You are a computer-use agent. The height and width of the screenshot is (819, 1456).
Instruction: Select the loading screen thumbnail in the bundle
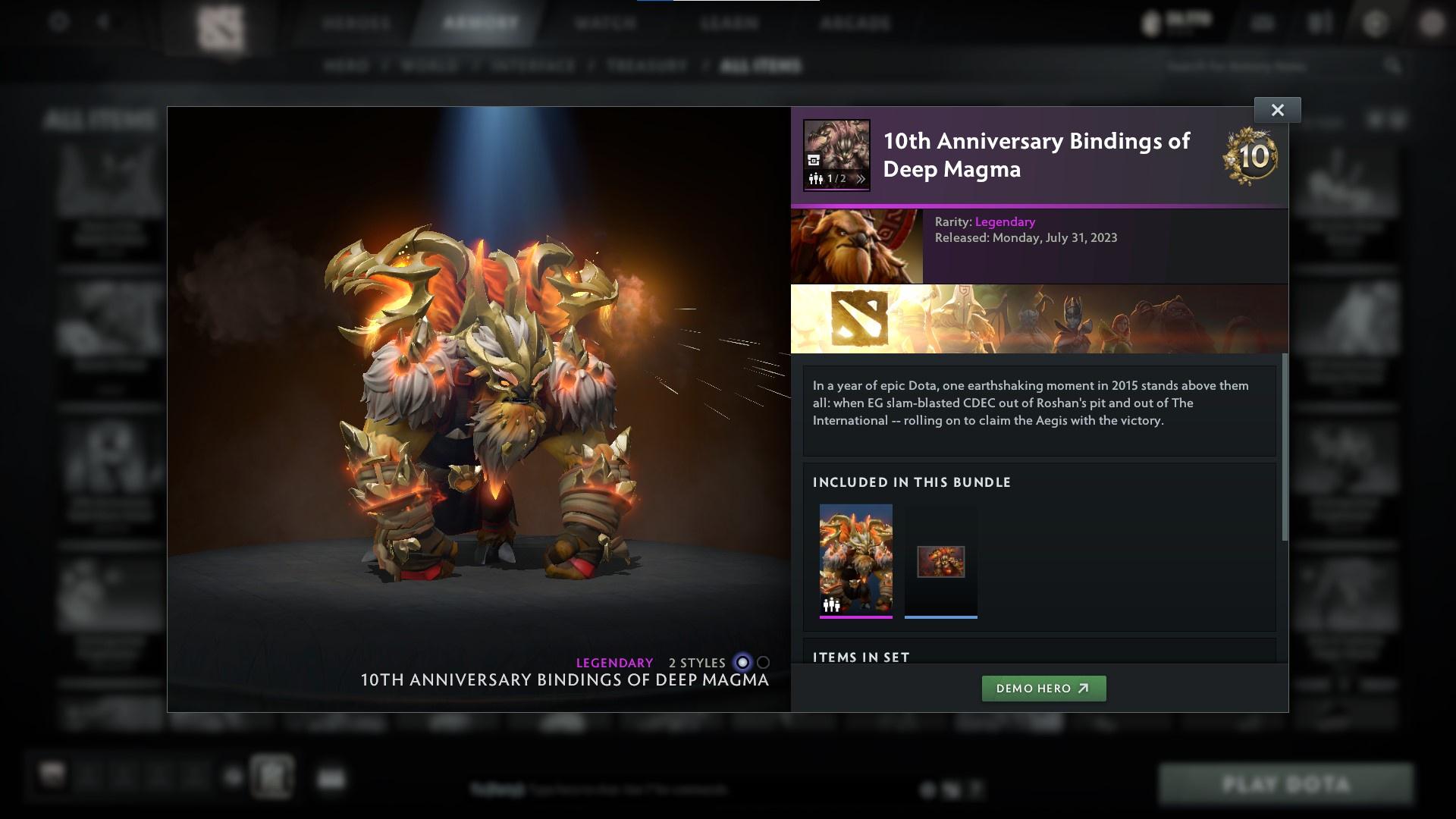[x=940, y=561]
